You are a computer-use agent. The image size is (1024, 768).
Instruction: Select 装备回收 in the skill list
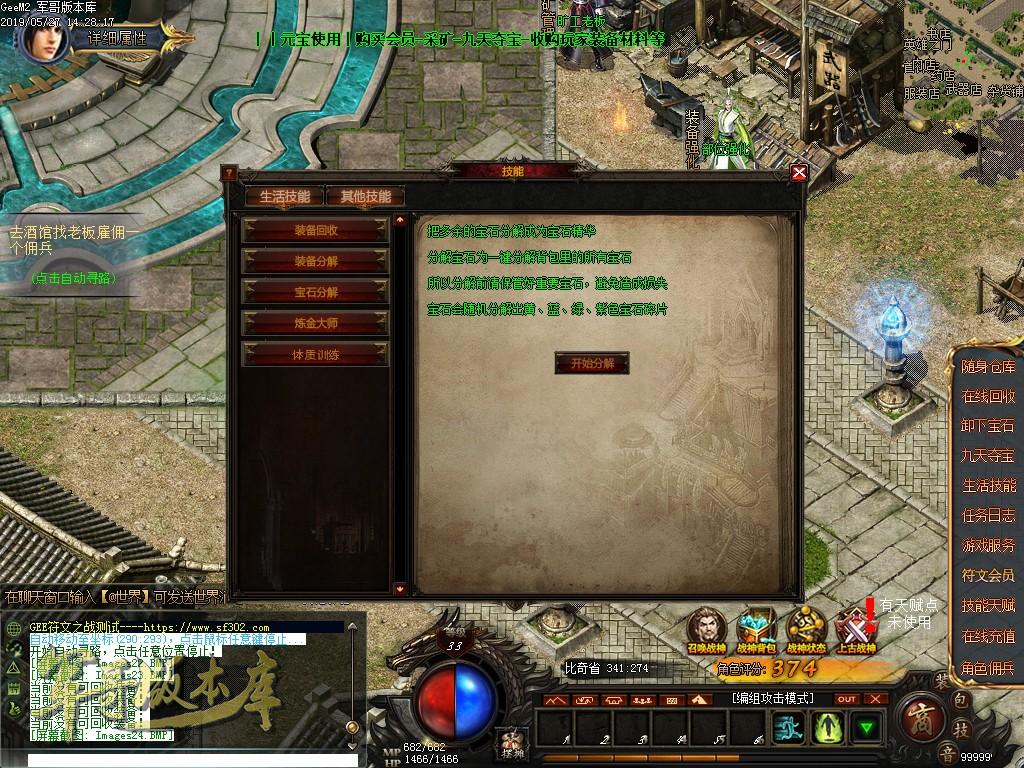(x=316, y=229)
